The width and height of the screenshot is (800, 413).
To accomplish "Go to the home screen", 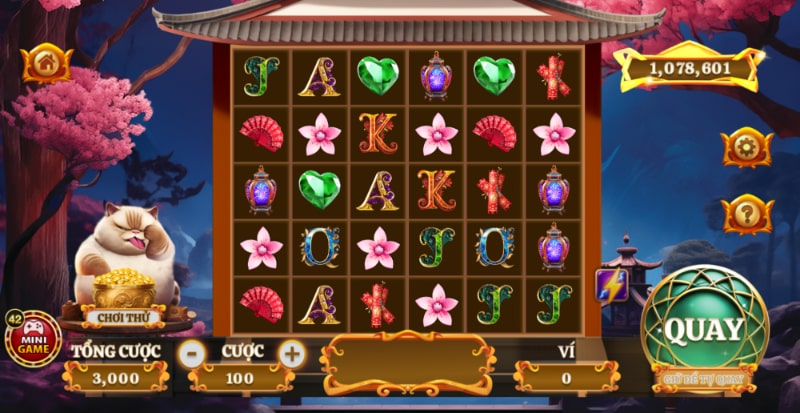I will (46, 63).
